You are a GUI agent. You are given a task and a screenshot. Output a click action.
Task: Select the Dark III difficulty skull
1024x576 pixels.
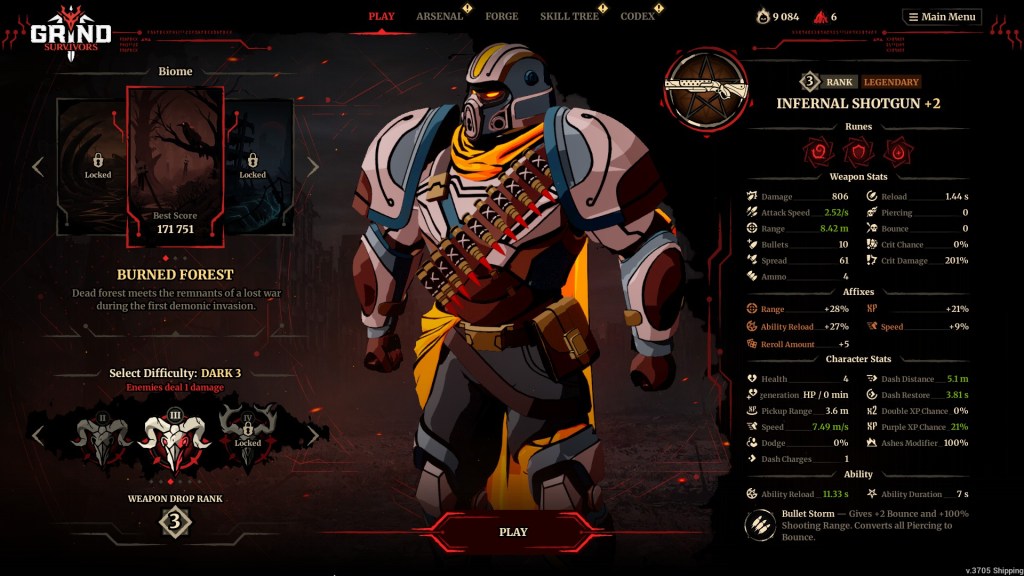click(175, 440)
